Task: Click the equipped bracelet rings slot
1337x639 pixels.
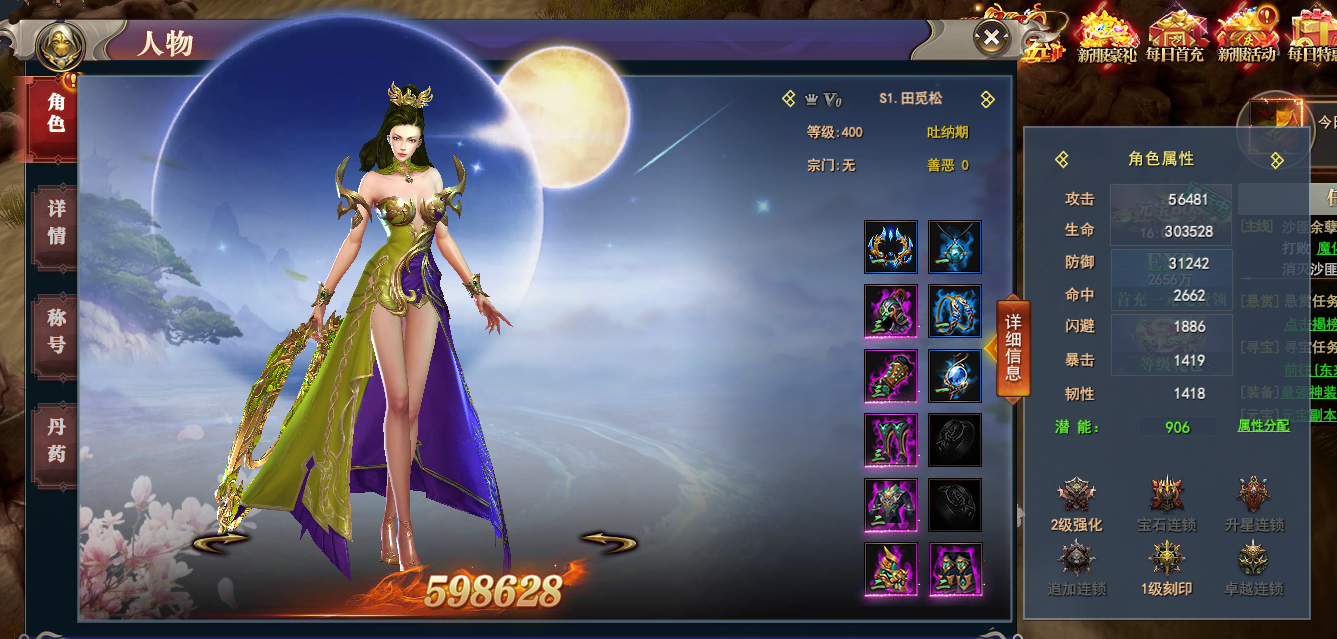Action: [x=955, y=311]
